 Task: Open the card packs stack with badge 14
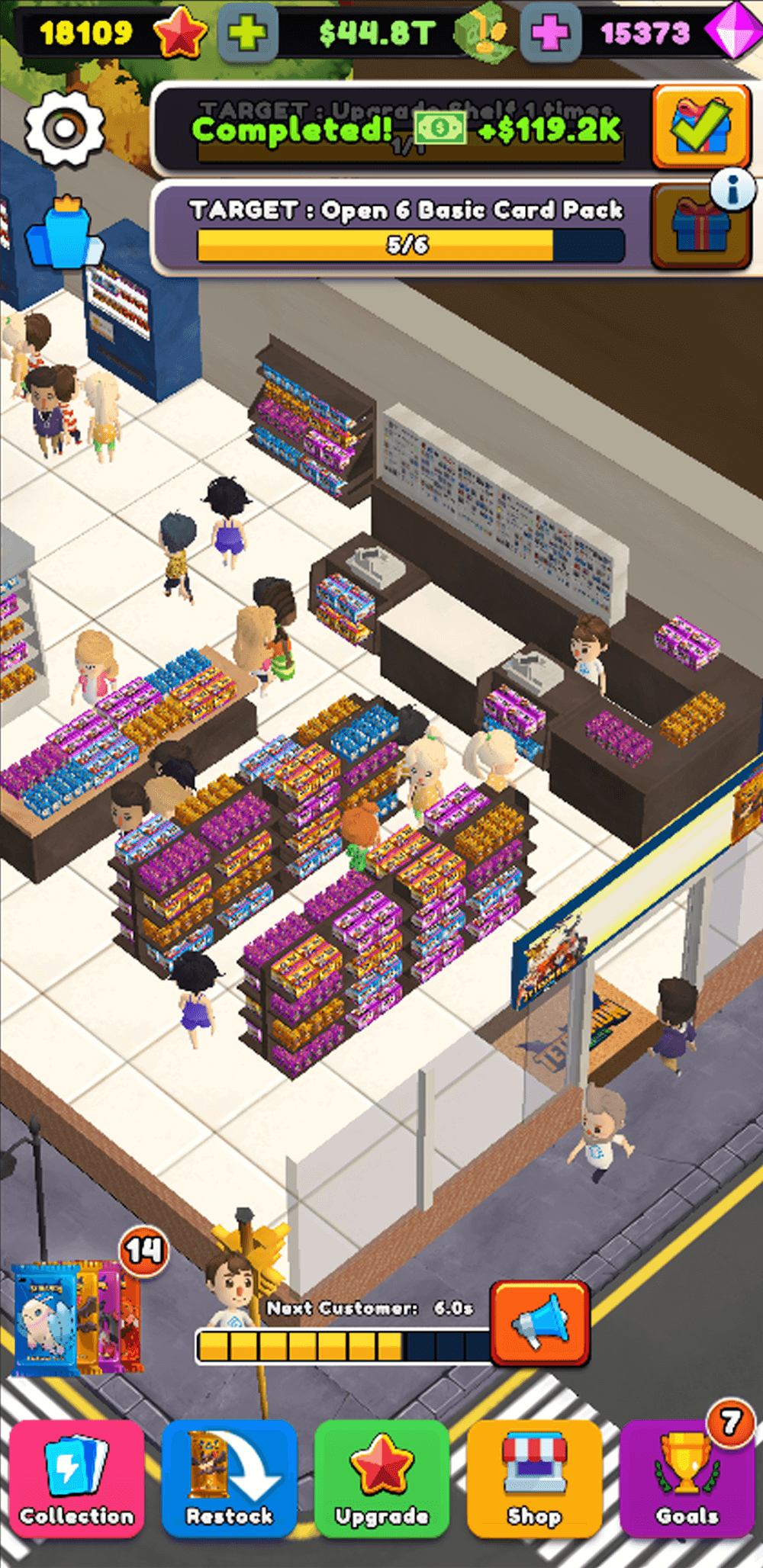[76, 1317]
